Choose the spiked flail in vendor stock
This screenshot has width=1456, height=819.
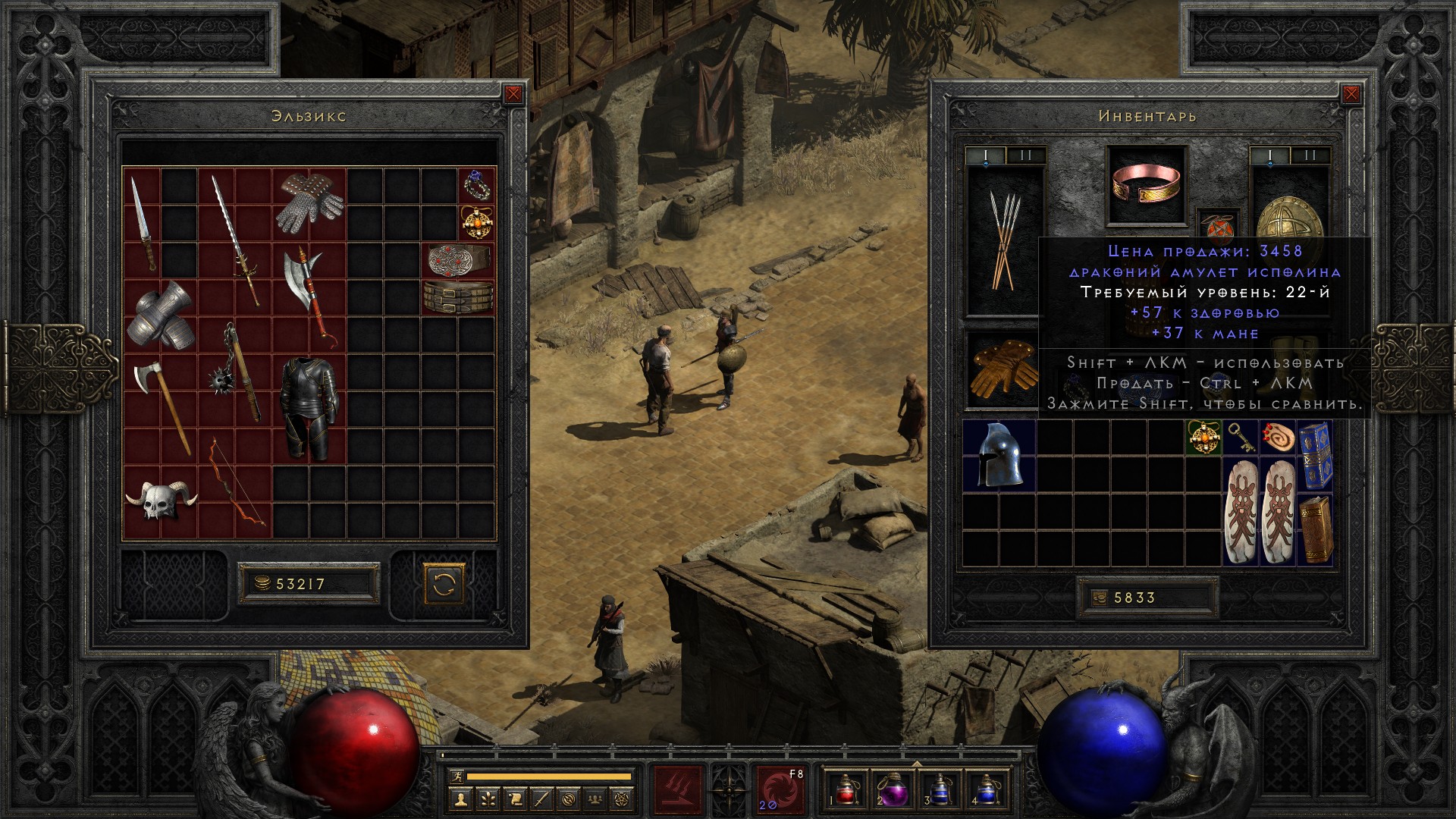pos(235,372)
